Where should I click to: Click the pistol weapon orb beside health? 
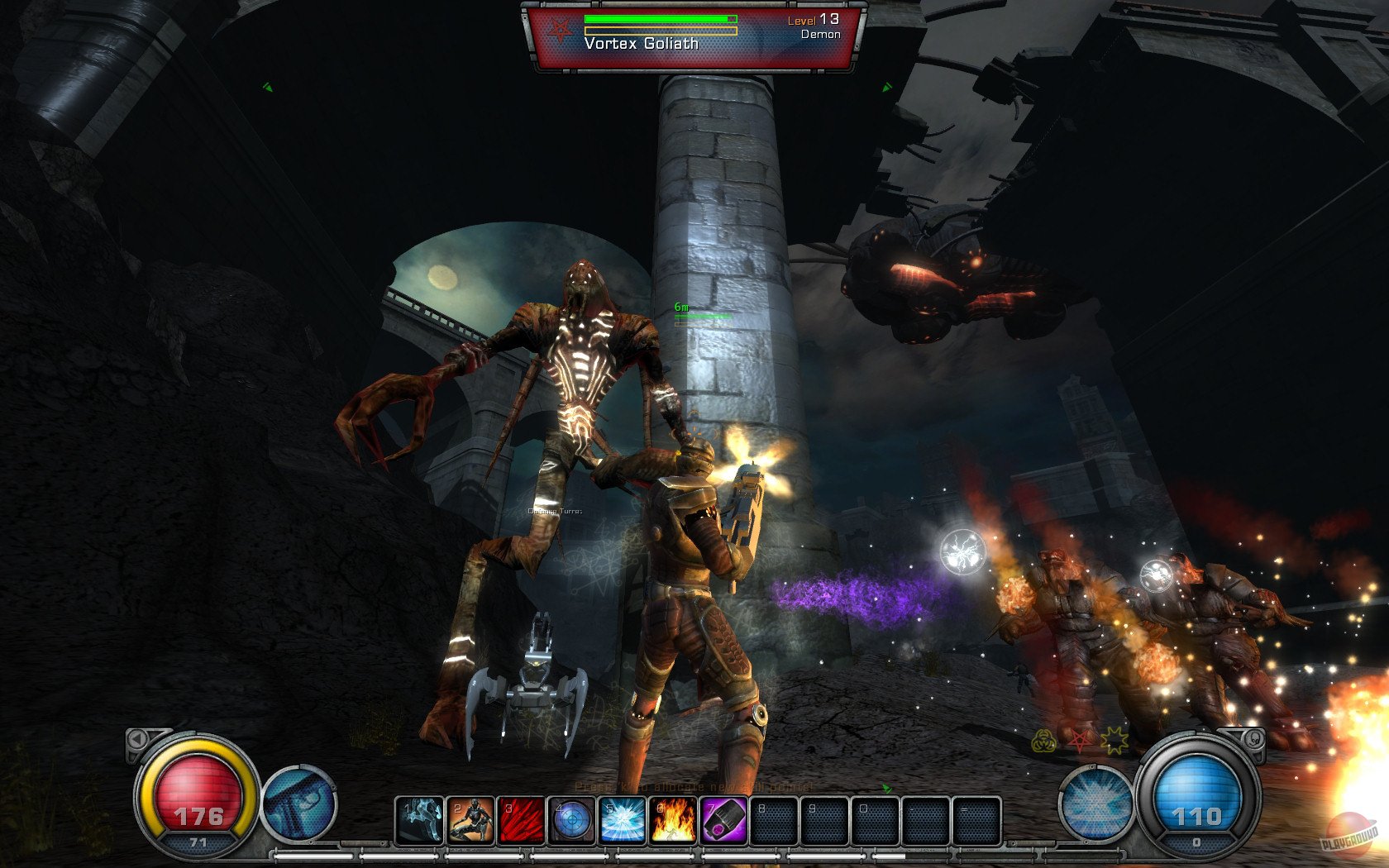(298, 803)
